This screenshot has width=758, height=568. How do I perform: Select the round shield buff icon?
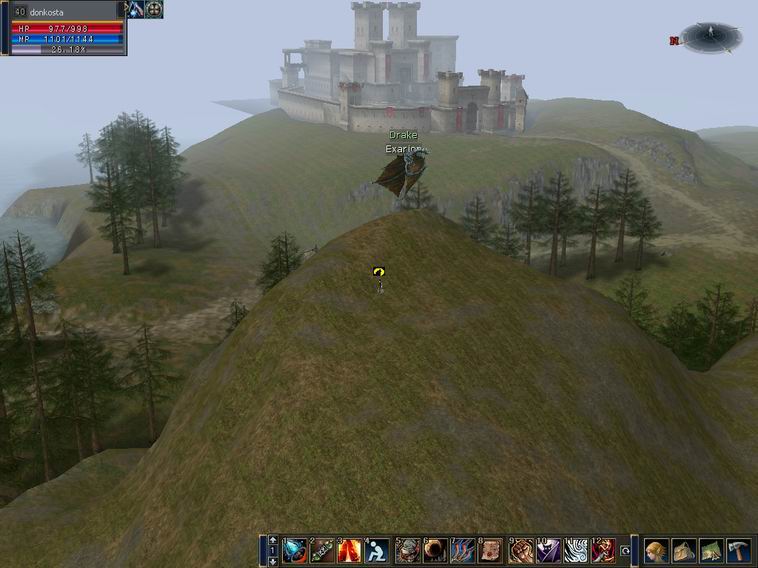154,9
